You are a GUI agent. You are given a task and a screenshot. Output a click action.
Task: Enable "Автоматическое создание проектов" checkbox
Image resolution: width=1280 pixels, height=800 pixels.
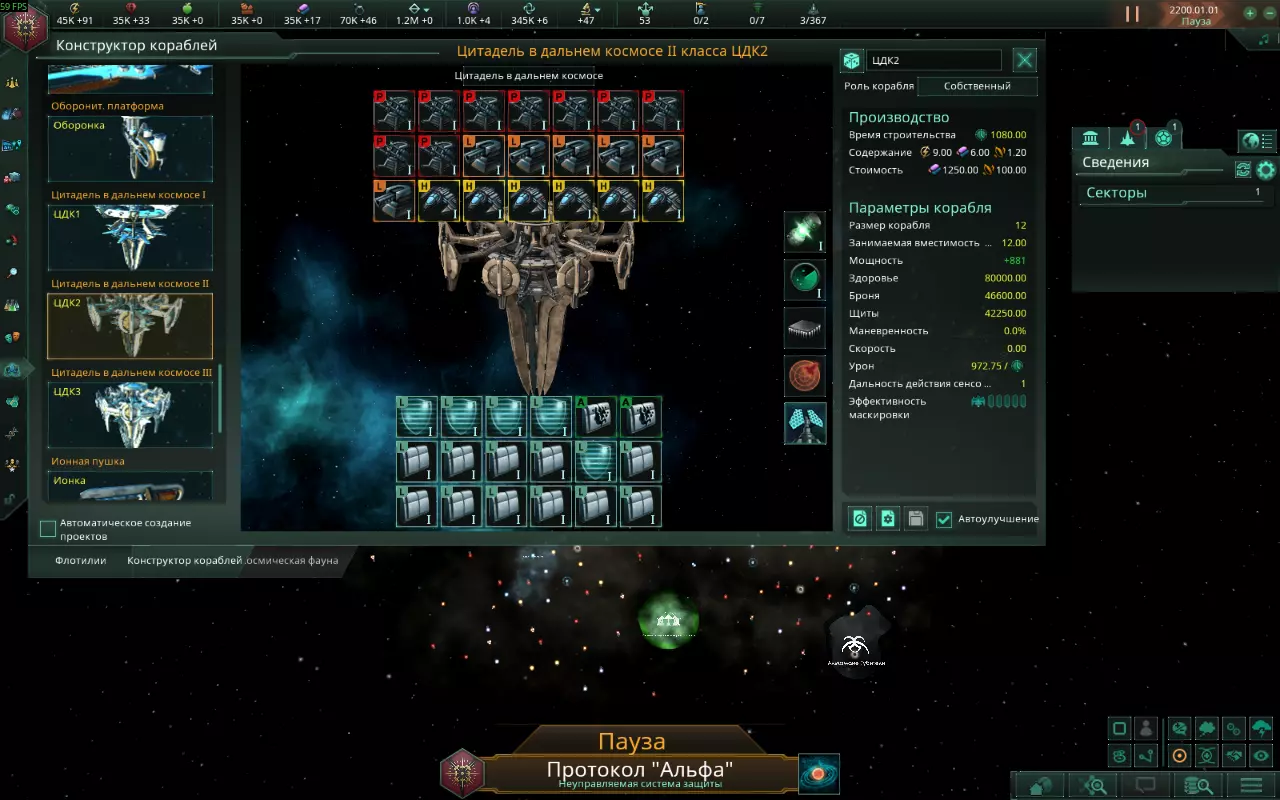48,528
